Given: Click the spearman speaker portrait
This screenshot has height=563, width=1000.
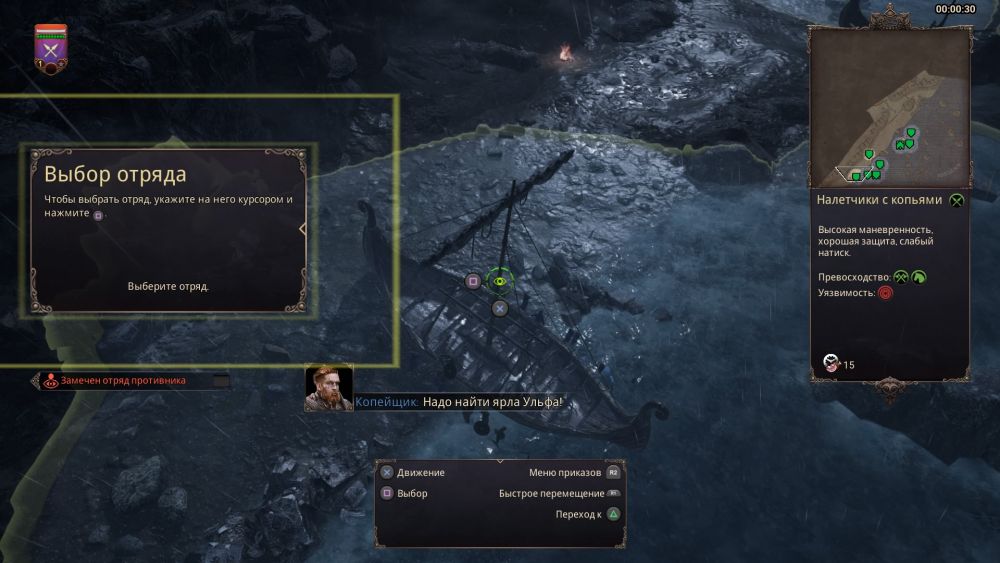Looking at the screenshot, I should click(x=328, y=388).
